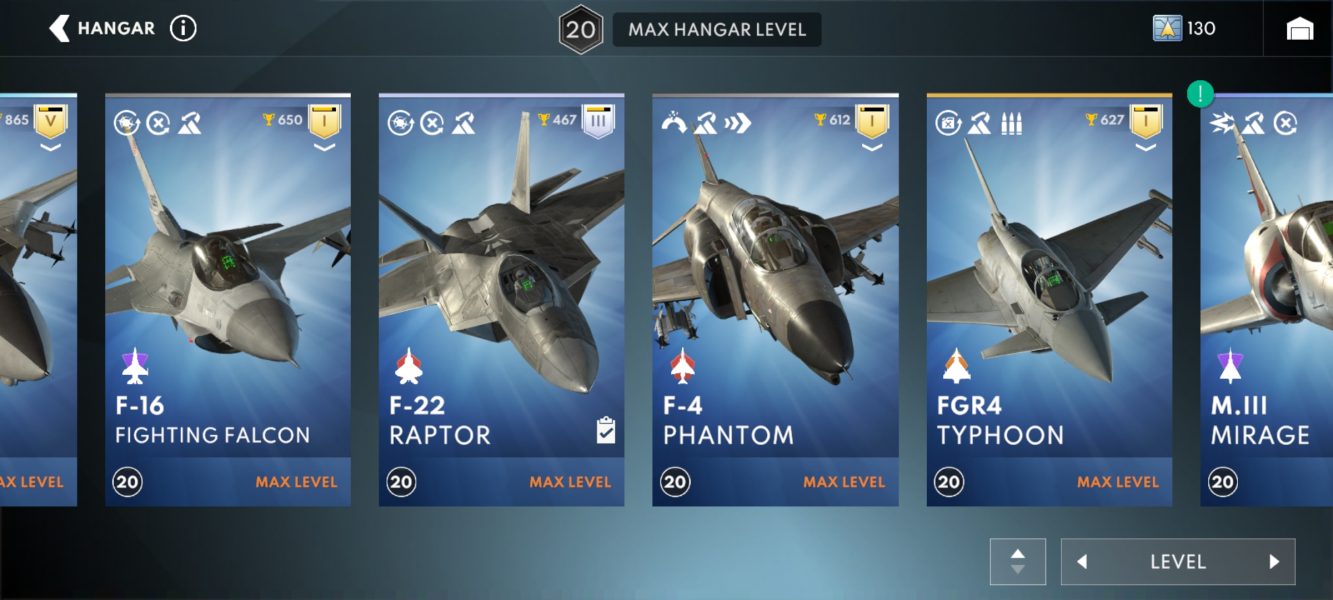Viewport: 1333px width, 600px height.
Task: Switch sort option with the left arrow
Action: tap(1082, 562)
